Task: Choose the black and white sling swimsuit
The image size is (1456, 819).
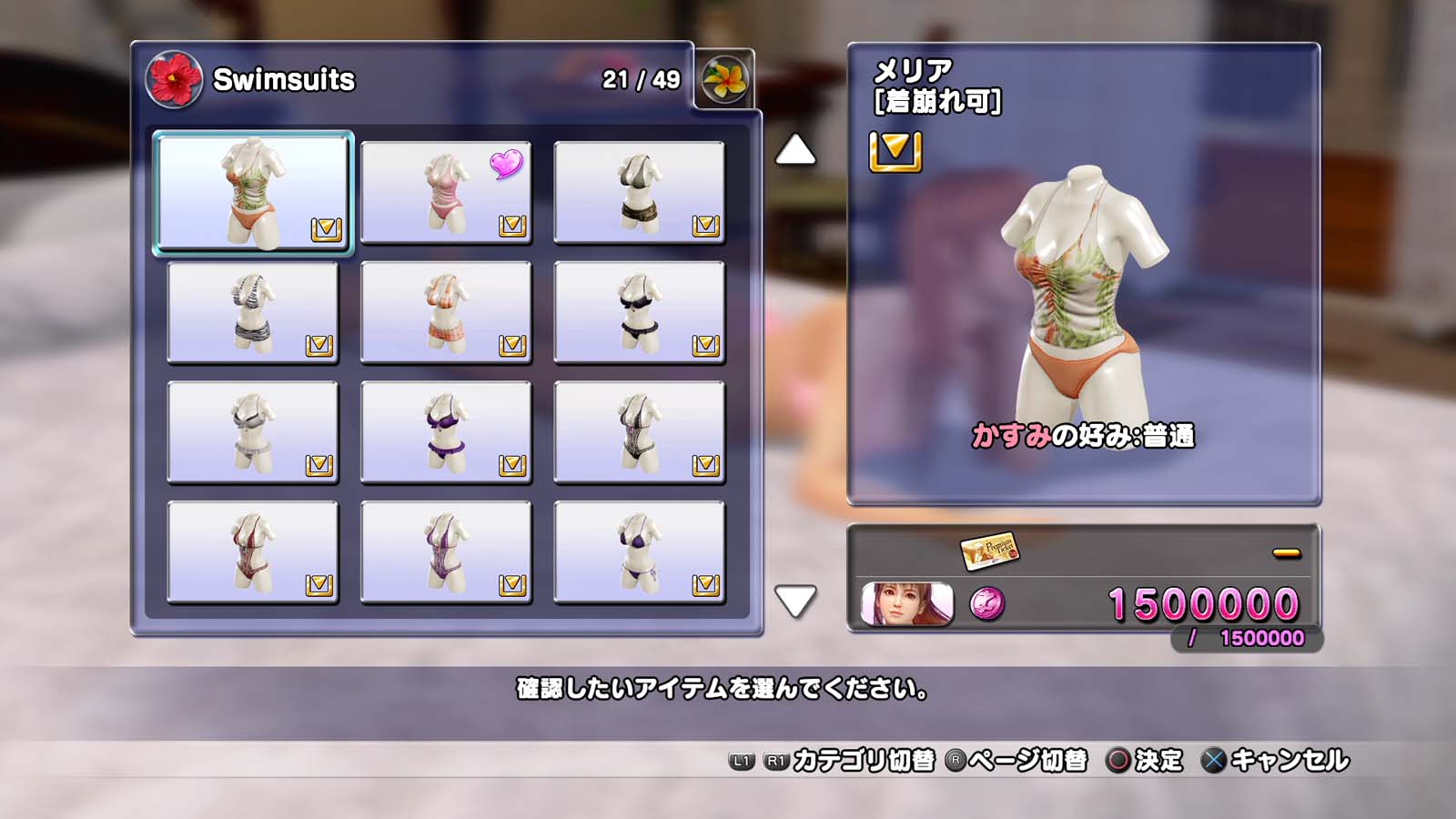Action: [x=639, y=432]
